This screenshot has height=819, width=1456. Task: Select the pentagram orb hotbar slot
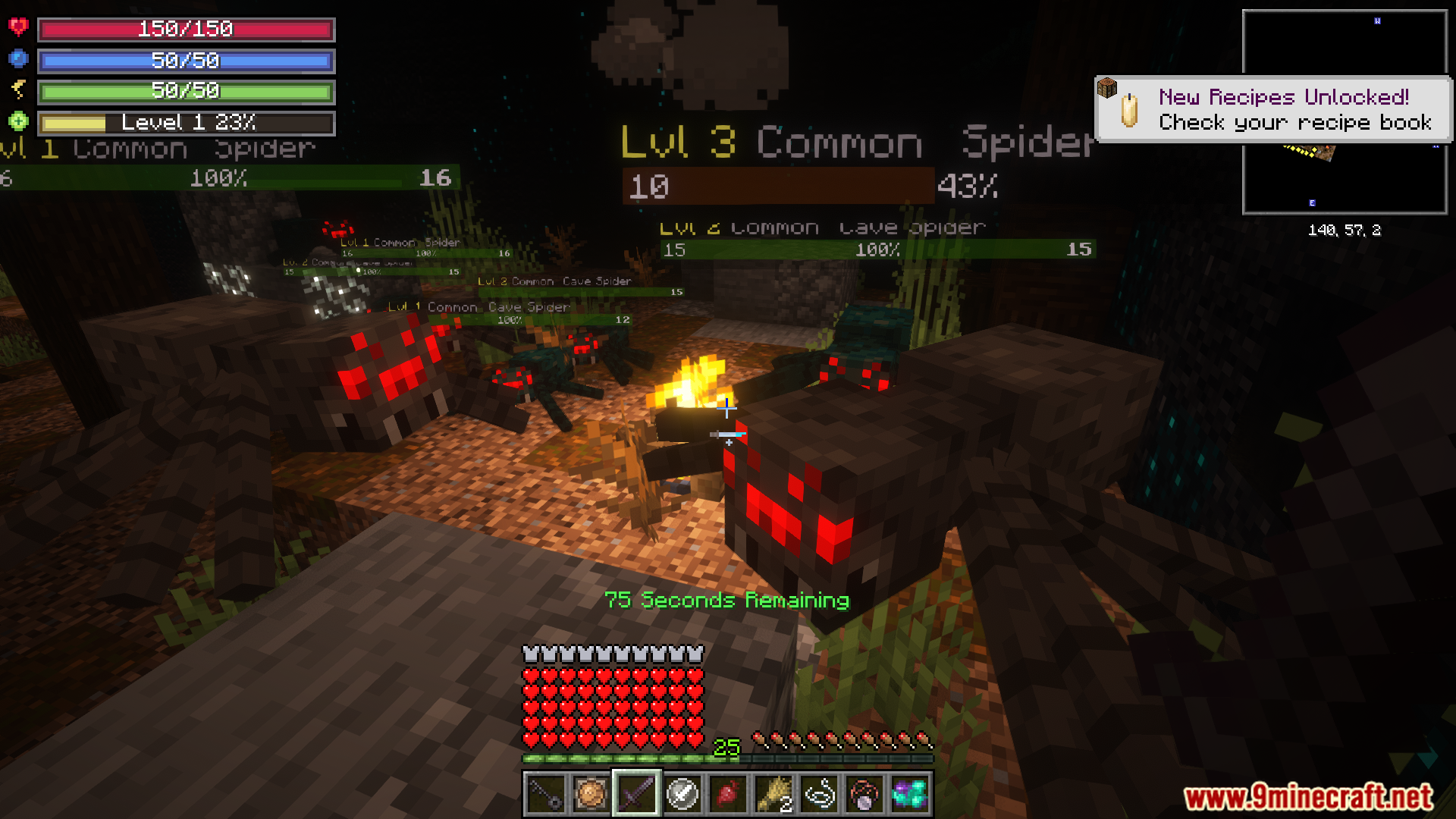864,794
